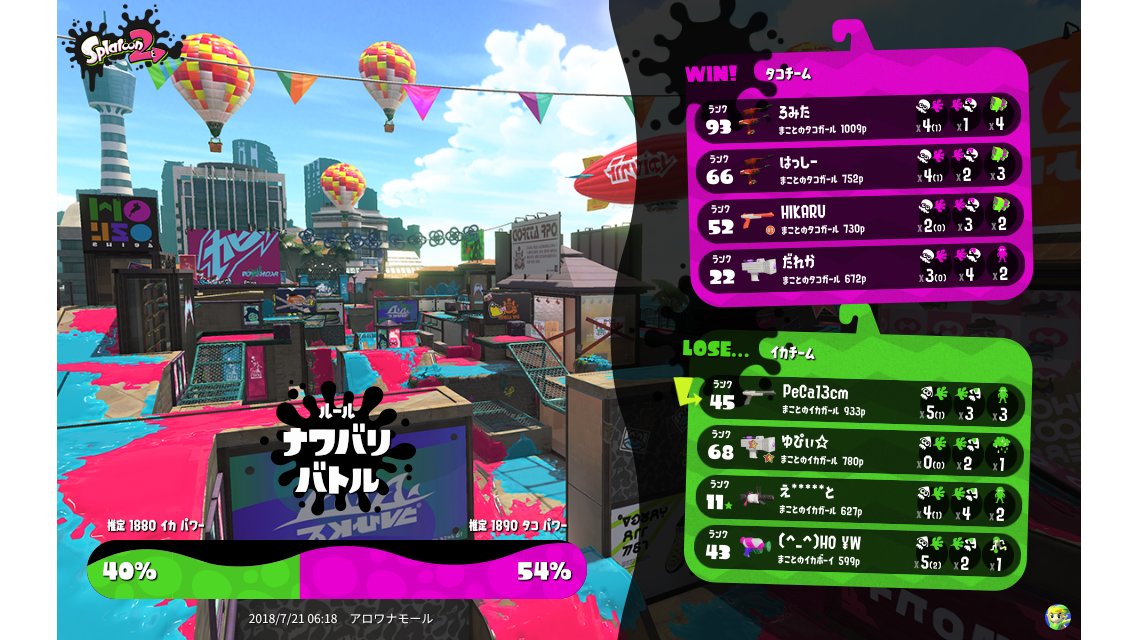The height and width of the screenshot is (640, 1138).
Task: Choose the だれか rank 22 row
Action: pos(860,269)
